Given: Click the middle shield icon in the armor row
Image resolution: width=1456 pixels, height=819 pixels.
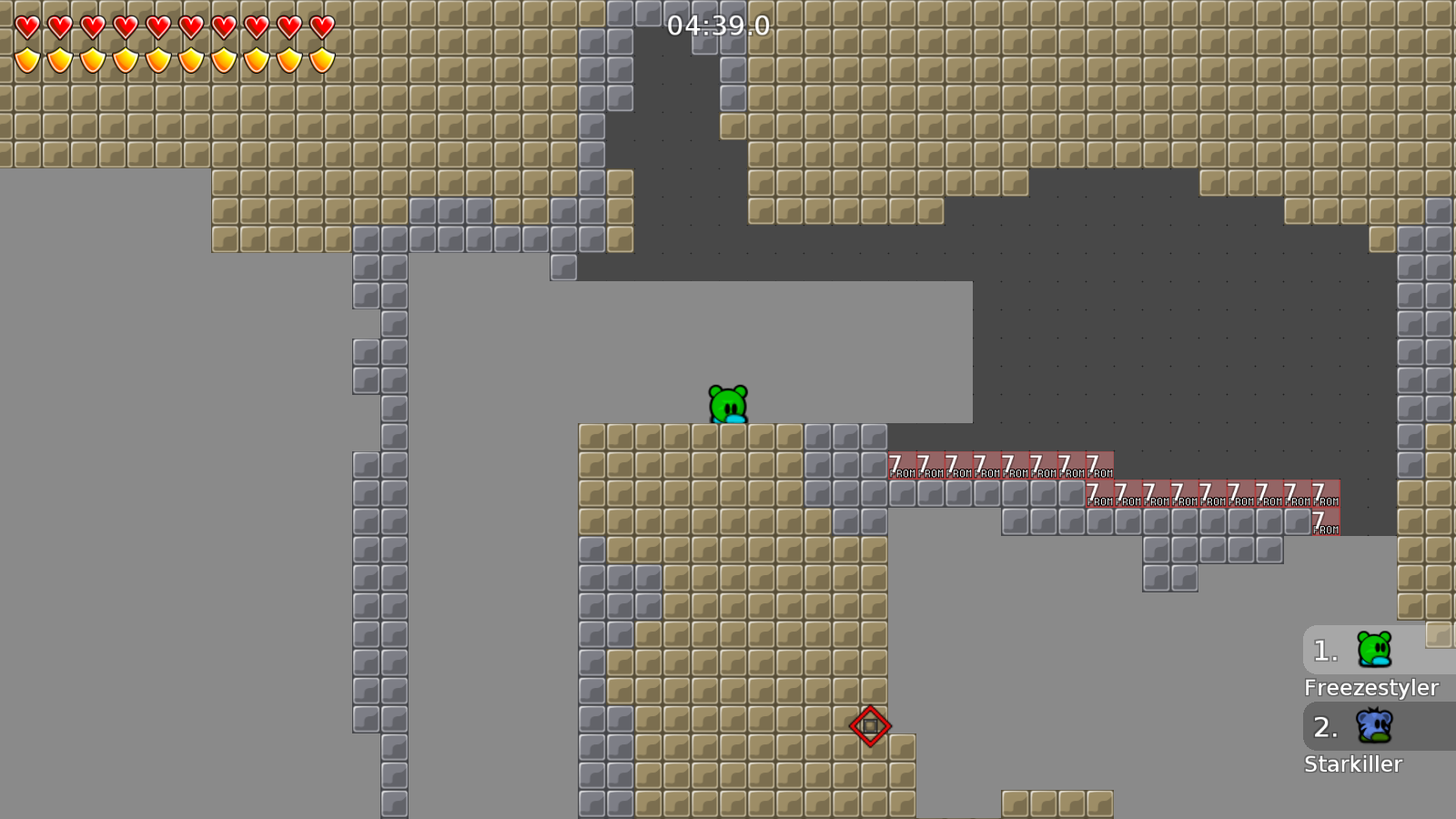Looking at the screenshot, I should (x=157, y=62).
